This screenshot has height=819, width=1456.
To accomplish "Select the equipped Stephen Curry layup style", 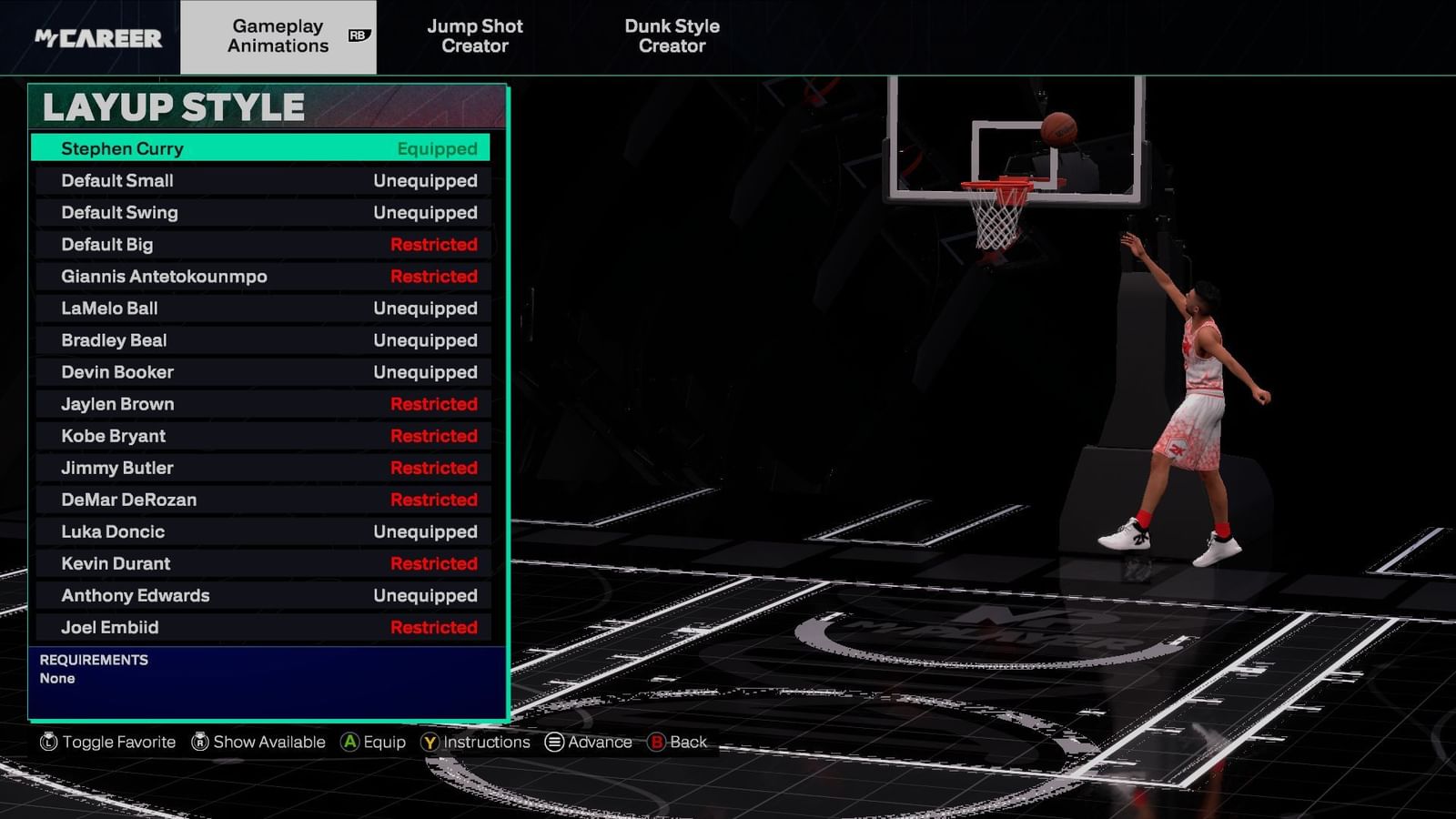I will (x=264, y=148).
